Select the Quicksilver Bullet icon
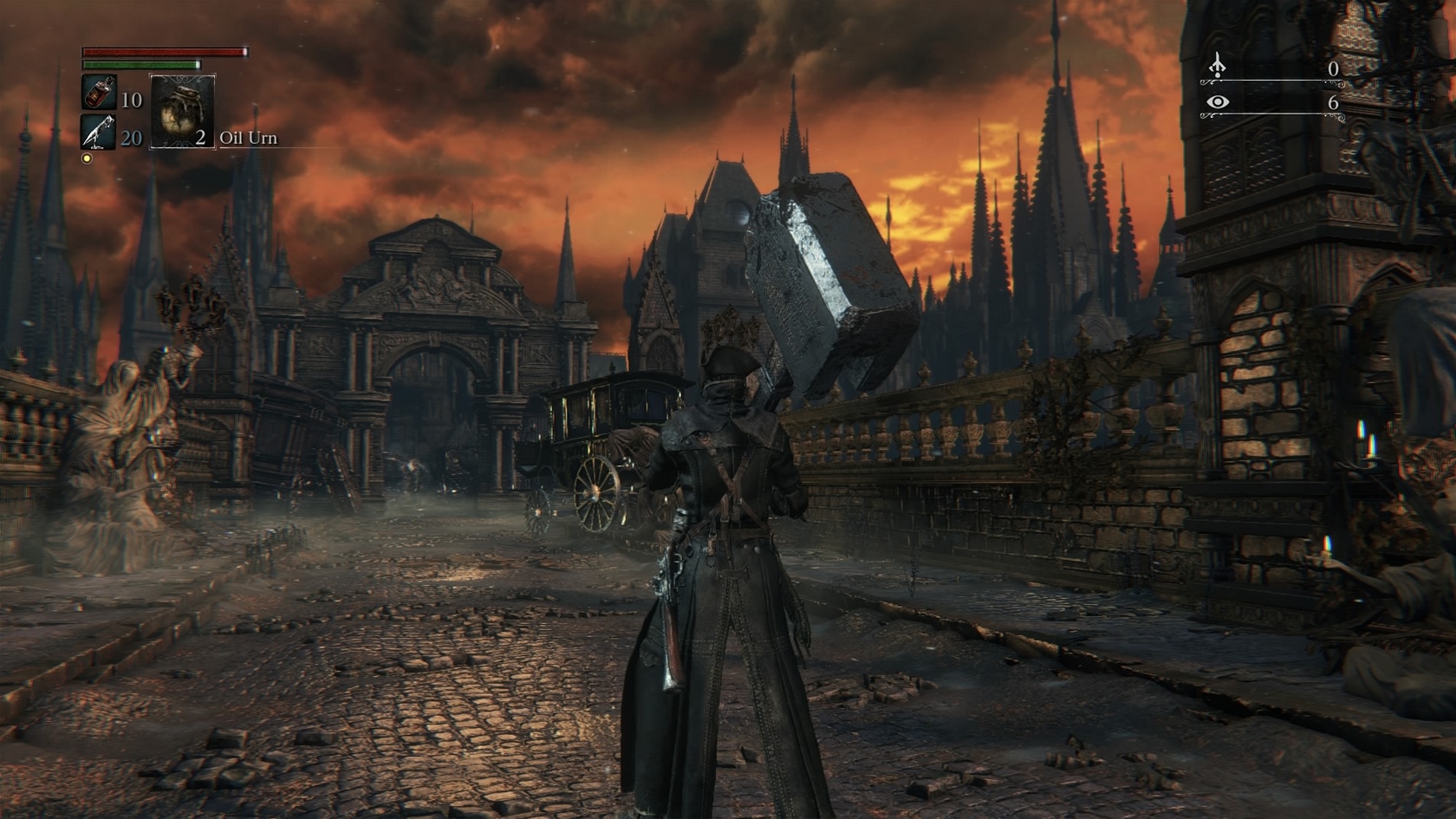 click(x=98, y=132)
